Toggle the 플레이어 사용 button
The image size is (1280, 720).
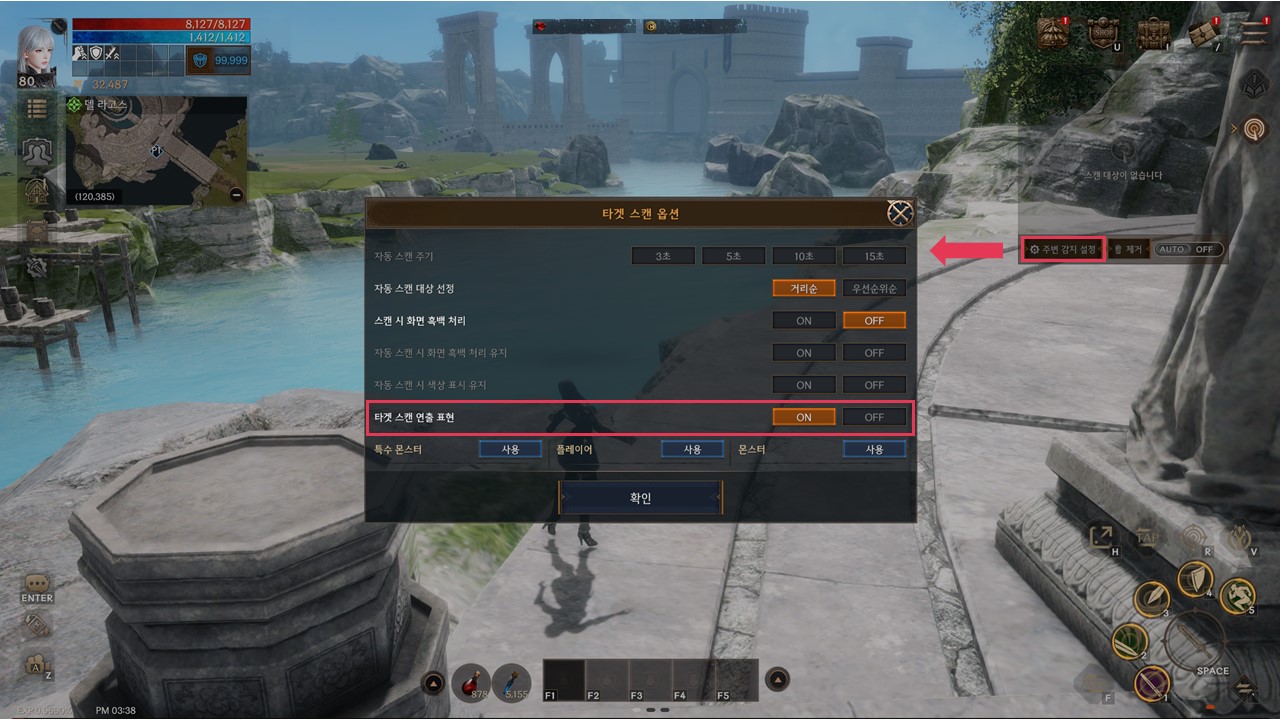pyautogui.click(x=692, y=450)
